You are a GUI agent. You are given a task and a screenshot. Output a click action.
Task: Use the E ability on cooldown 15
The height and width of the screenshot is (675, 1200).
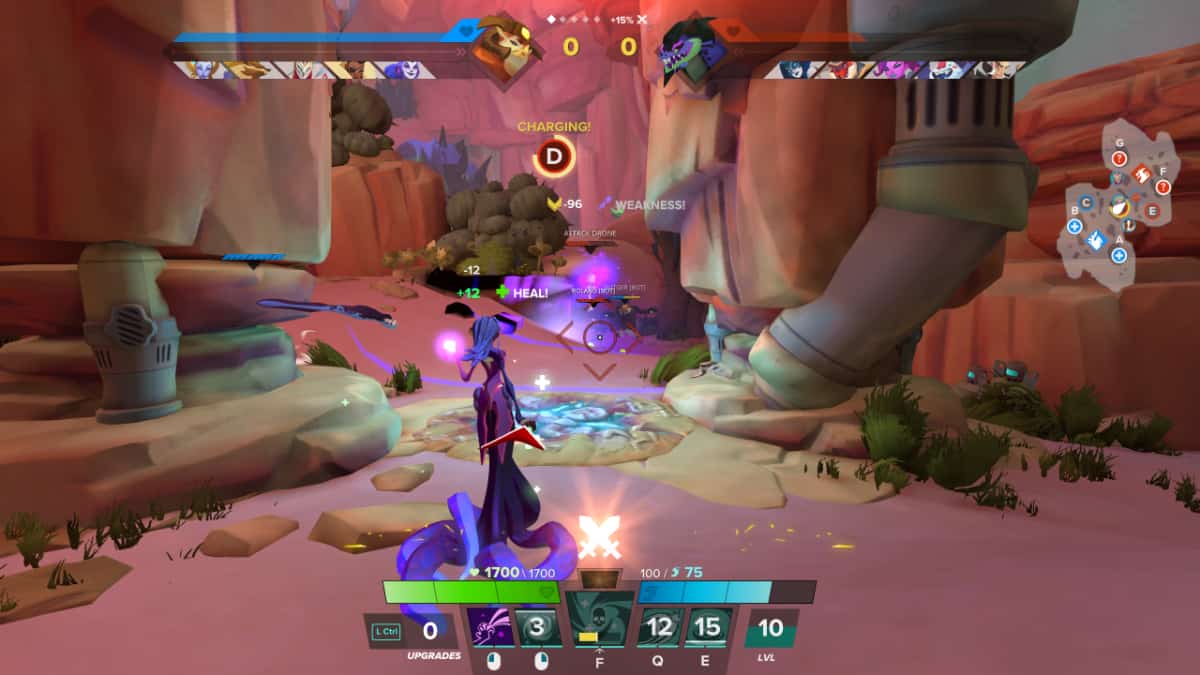708,628
